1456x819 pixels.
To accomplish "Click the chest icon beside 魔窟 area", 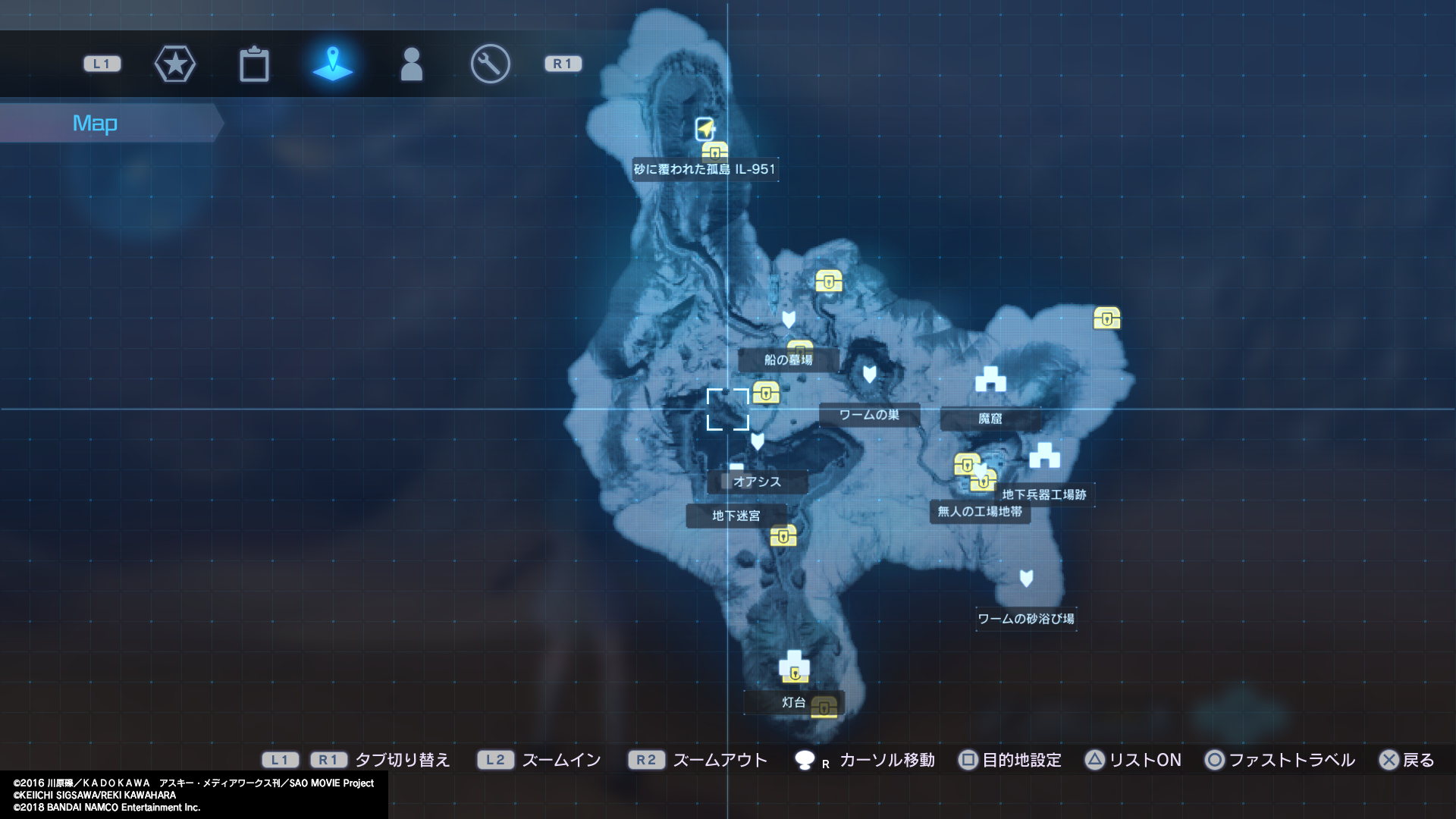I will coord(1107,318).
